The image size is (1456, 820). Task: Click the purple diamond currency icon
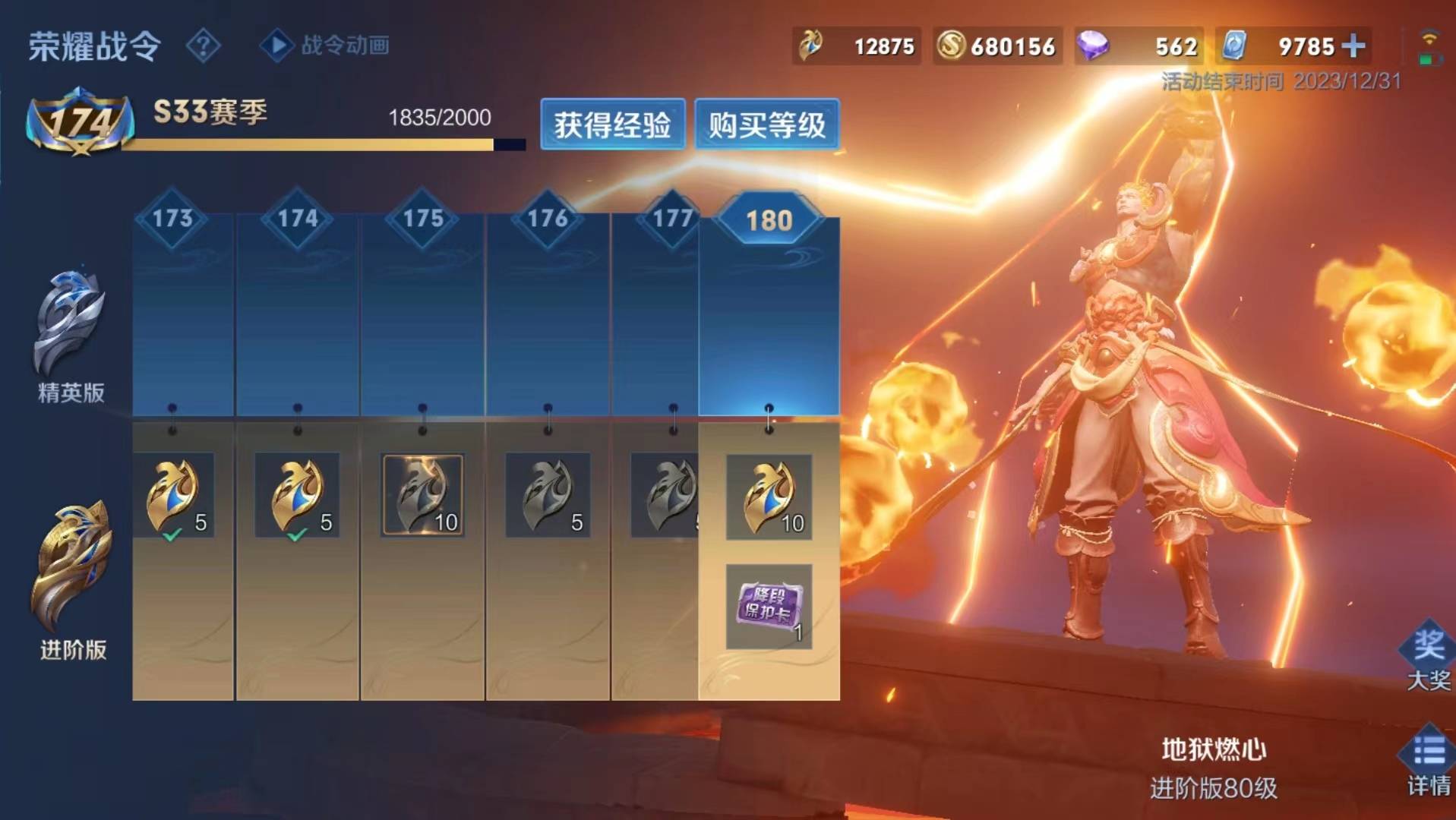click(x=1092, y=46)
